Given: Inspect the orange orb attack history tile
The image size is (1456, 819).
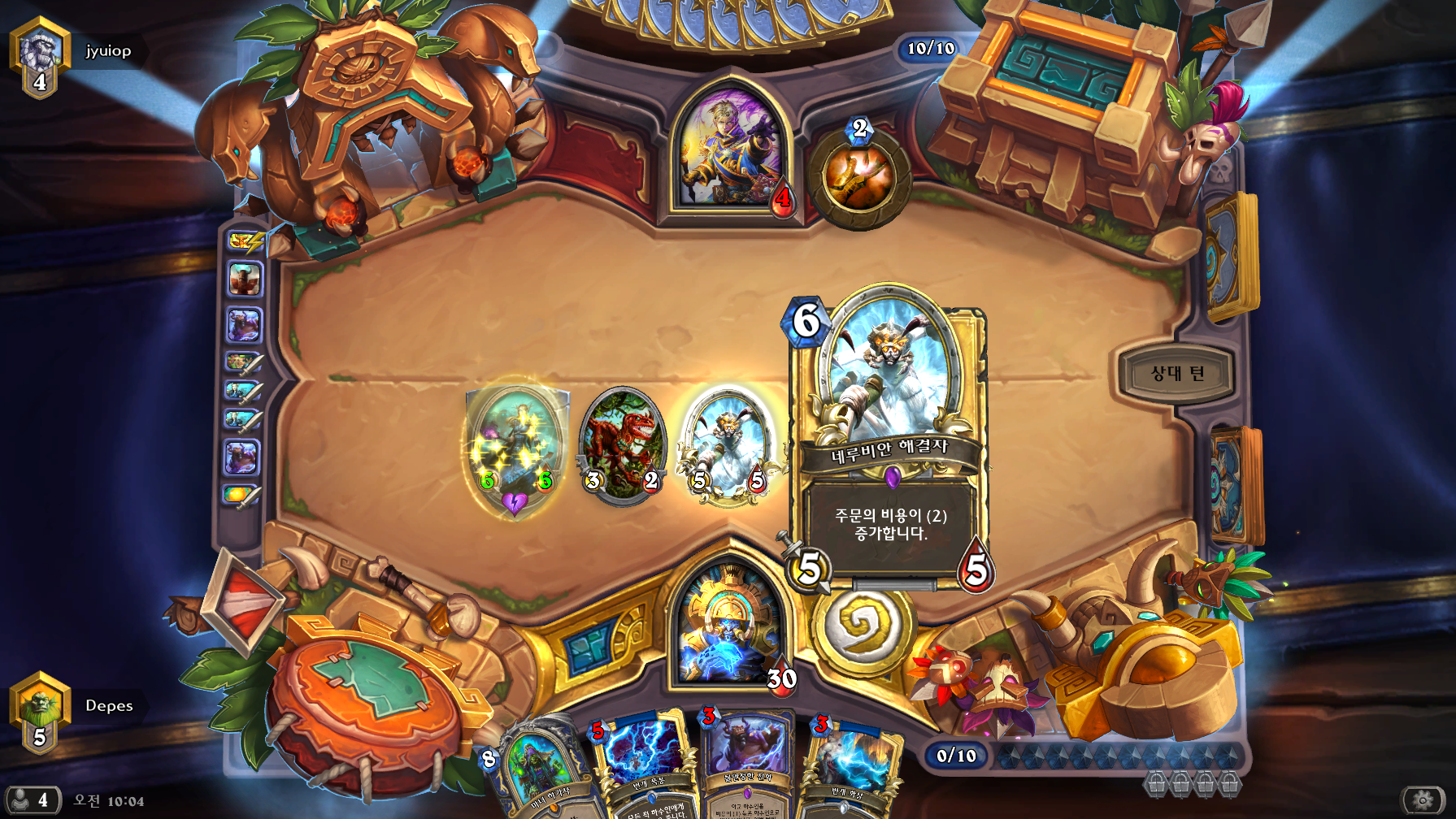Looking at the screenshot, I should (x=241, y=494).
